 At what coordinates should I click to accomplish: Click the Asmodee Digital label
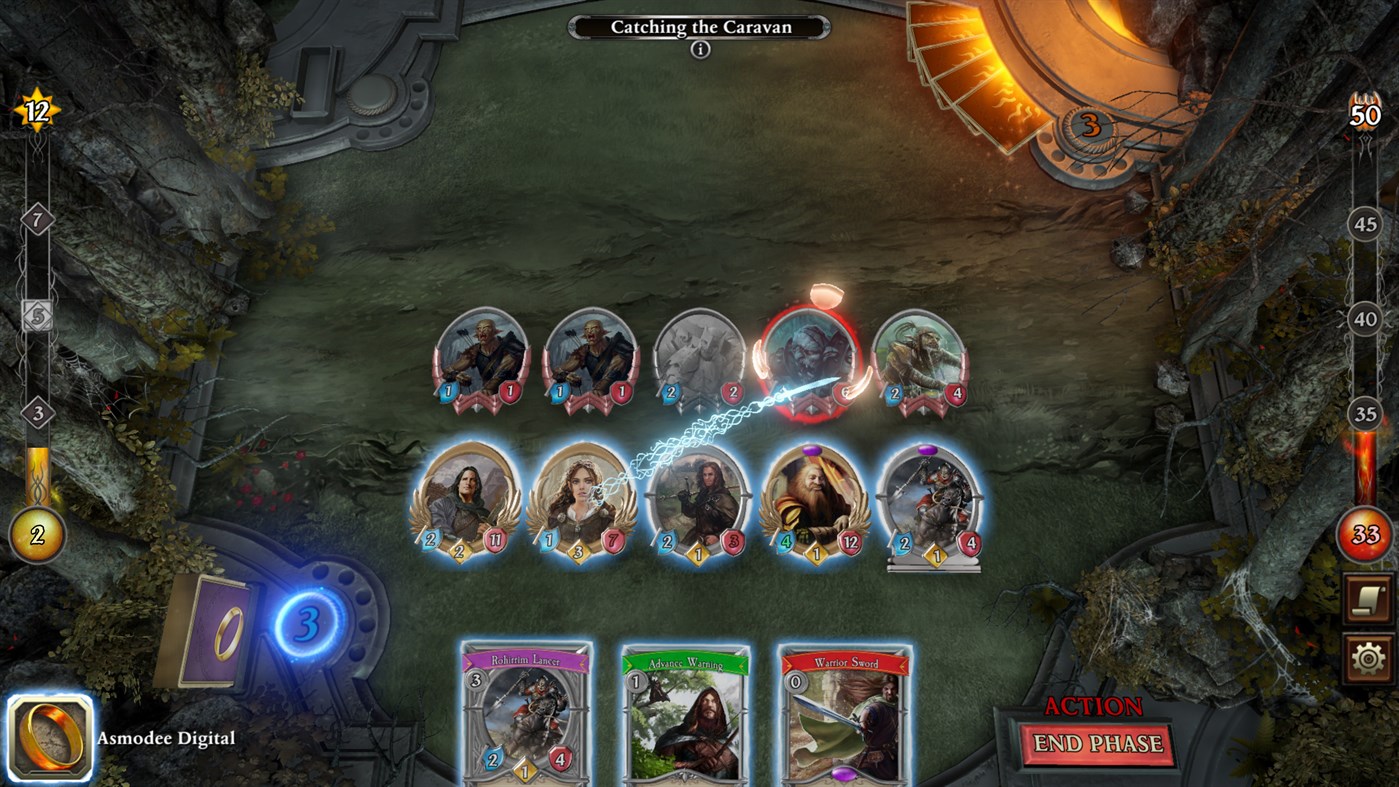pyautogui.click(x=166, y=738)
